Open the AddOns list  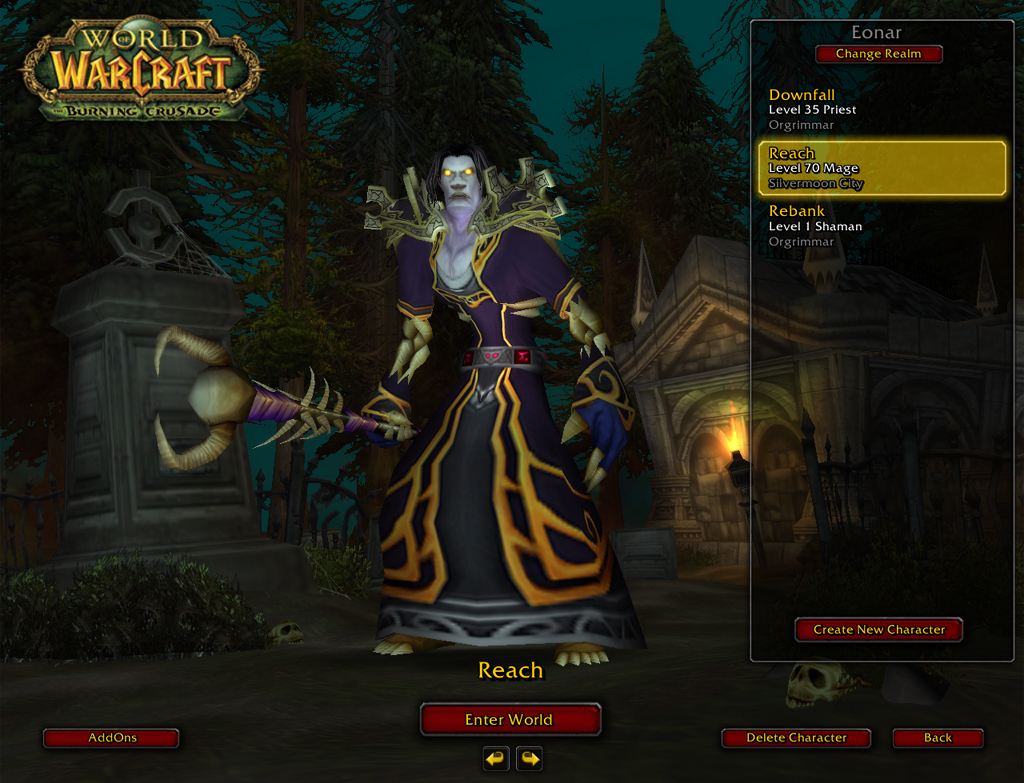point(111,738)
